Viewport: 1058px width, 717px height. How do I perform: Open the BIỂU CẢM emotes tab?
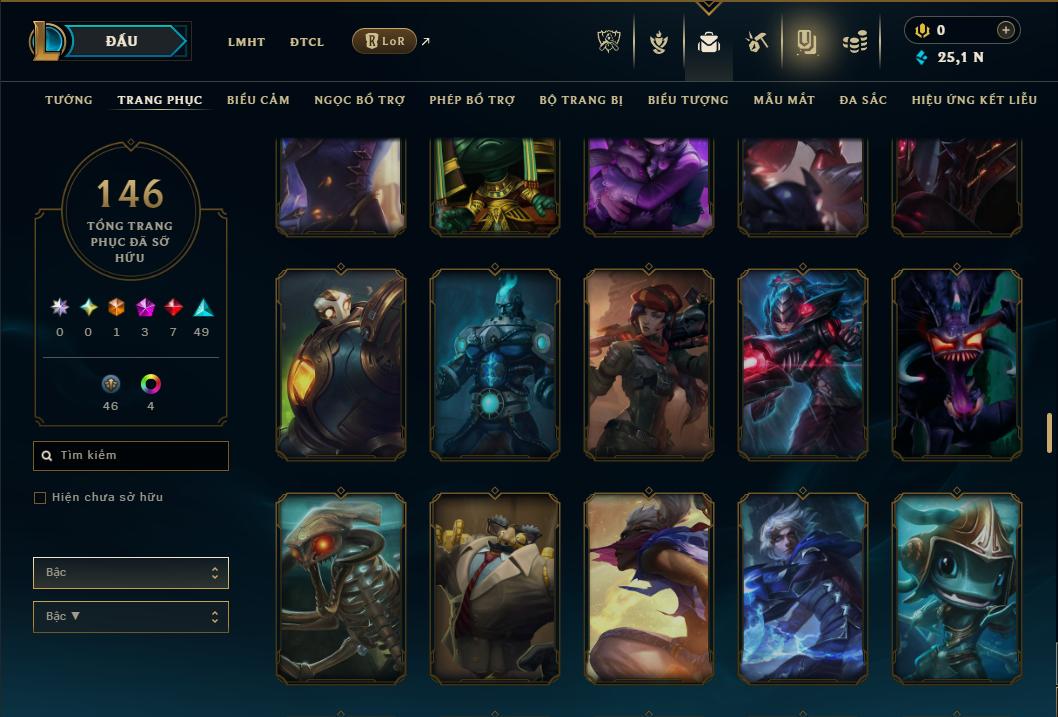coord(258,100)
